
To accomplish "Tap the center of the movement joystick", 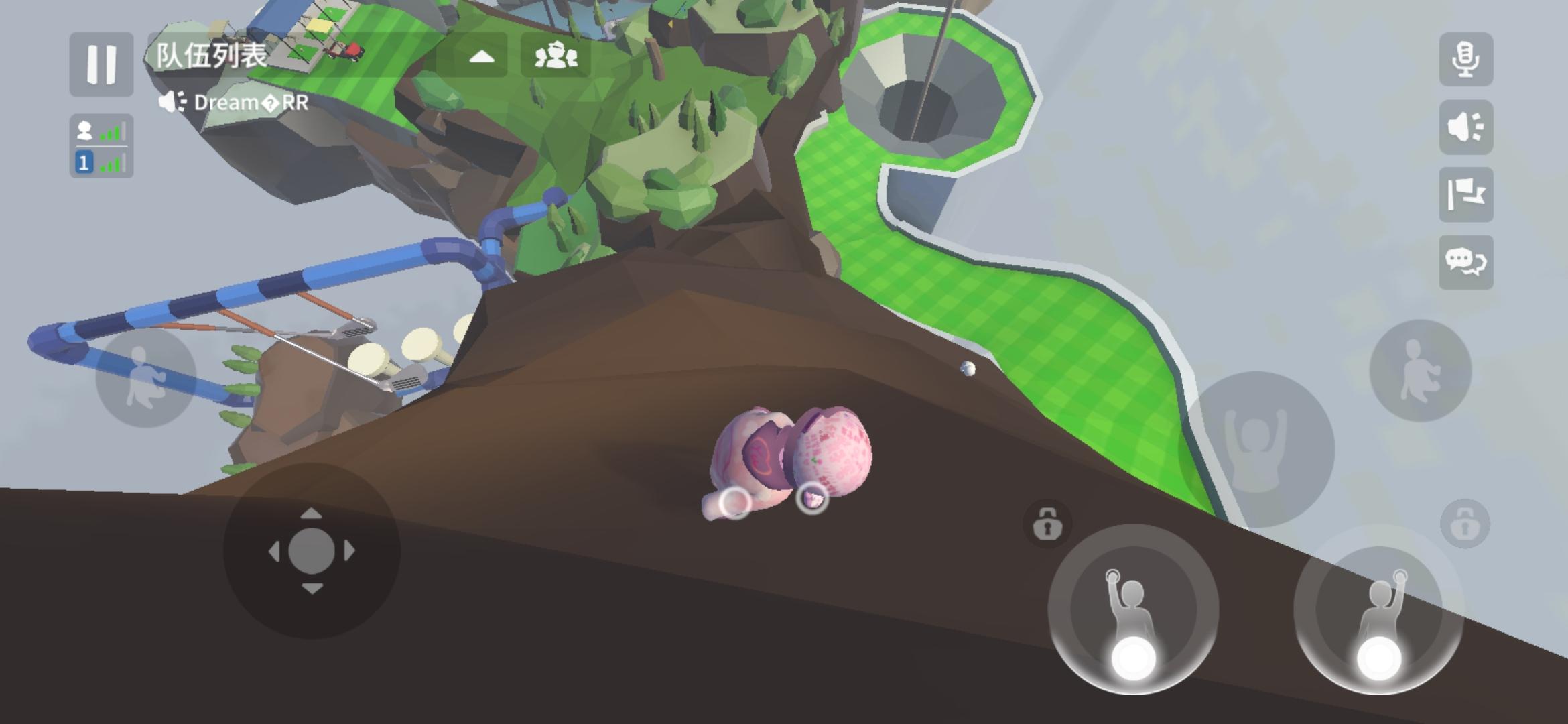I will (312, 551).
